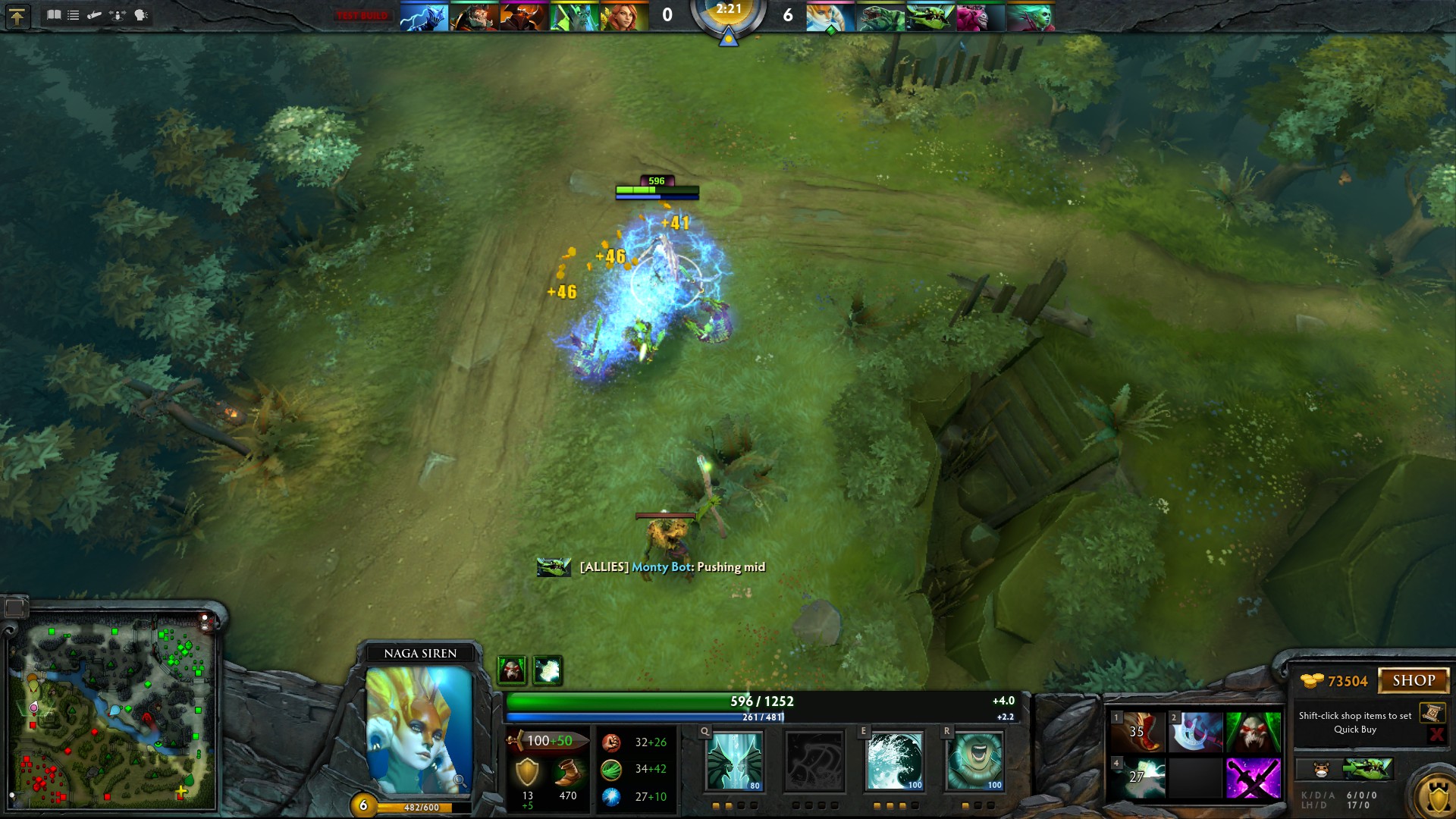The width and height of the screenshot is (1456, 819).
Task: Use the glowing scroll item in slot 4
Action: click(1139, 778)
